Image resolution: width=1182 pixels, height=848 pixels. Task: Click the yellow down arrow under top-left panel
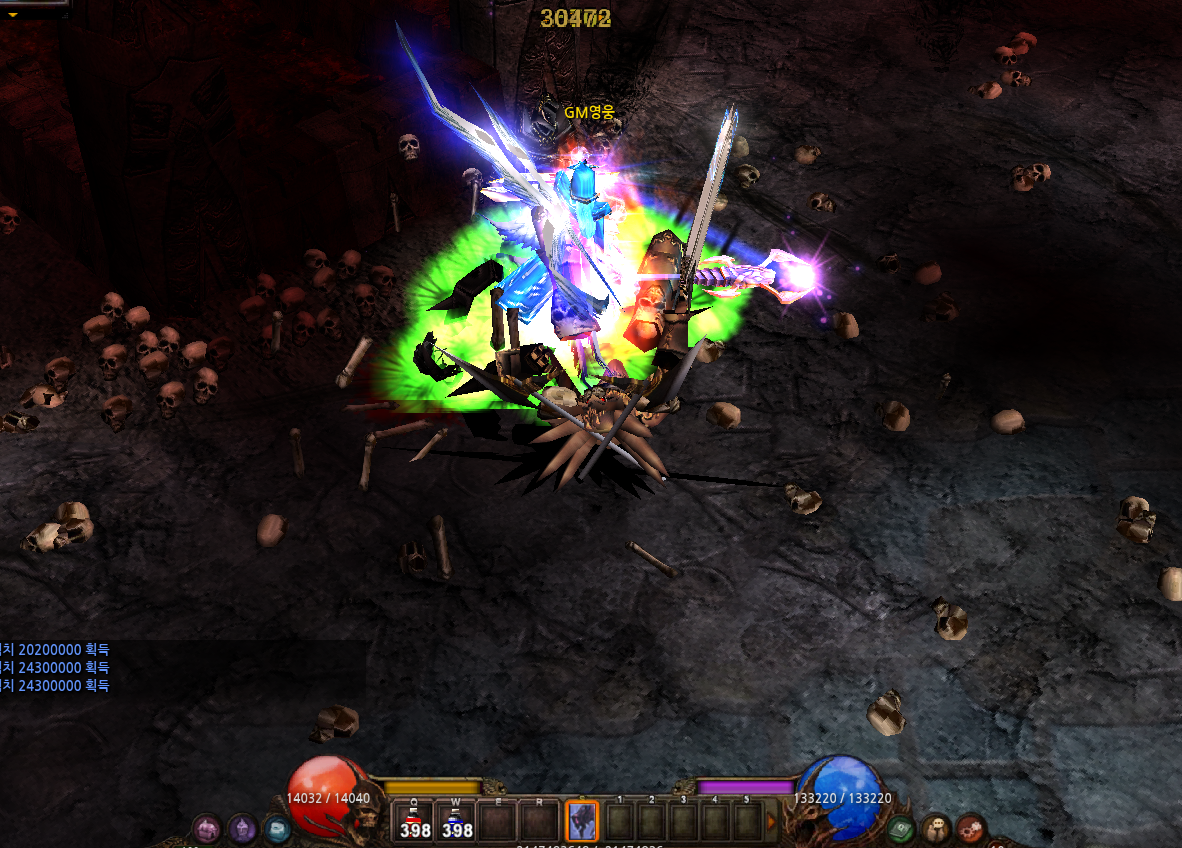click(13, 15)
